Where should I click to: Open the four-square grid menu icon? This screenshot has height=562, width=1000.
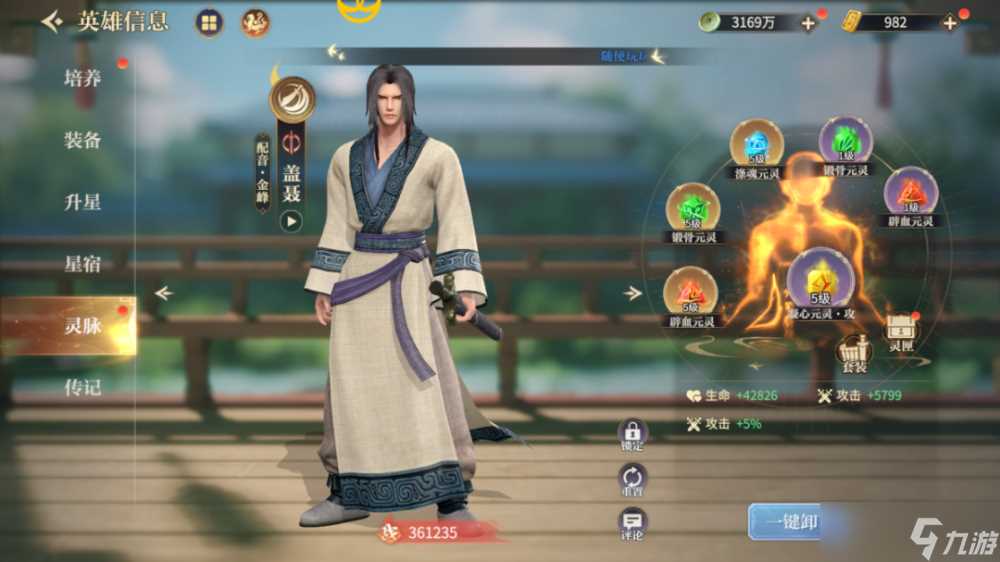pyautogui.click(x=209, y=22)
